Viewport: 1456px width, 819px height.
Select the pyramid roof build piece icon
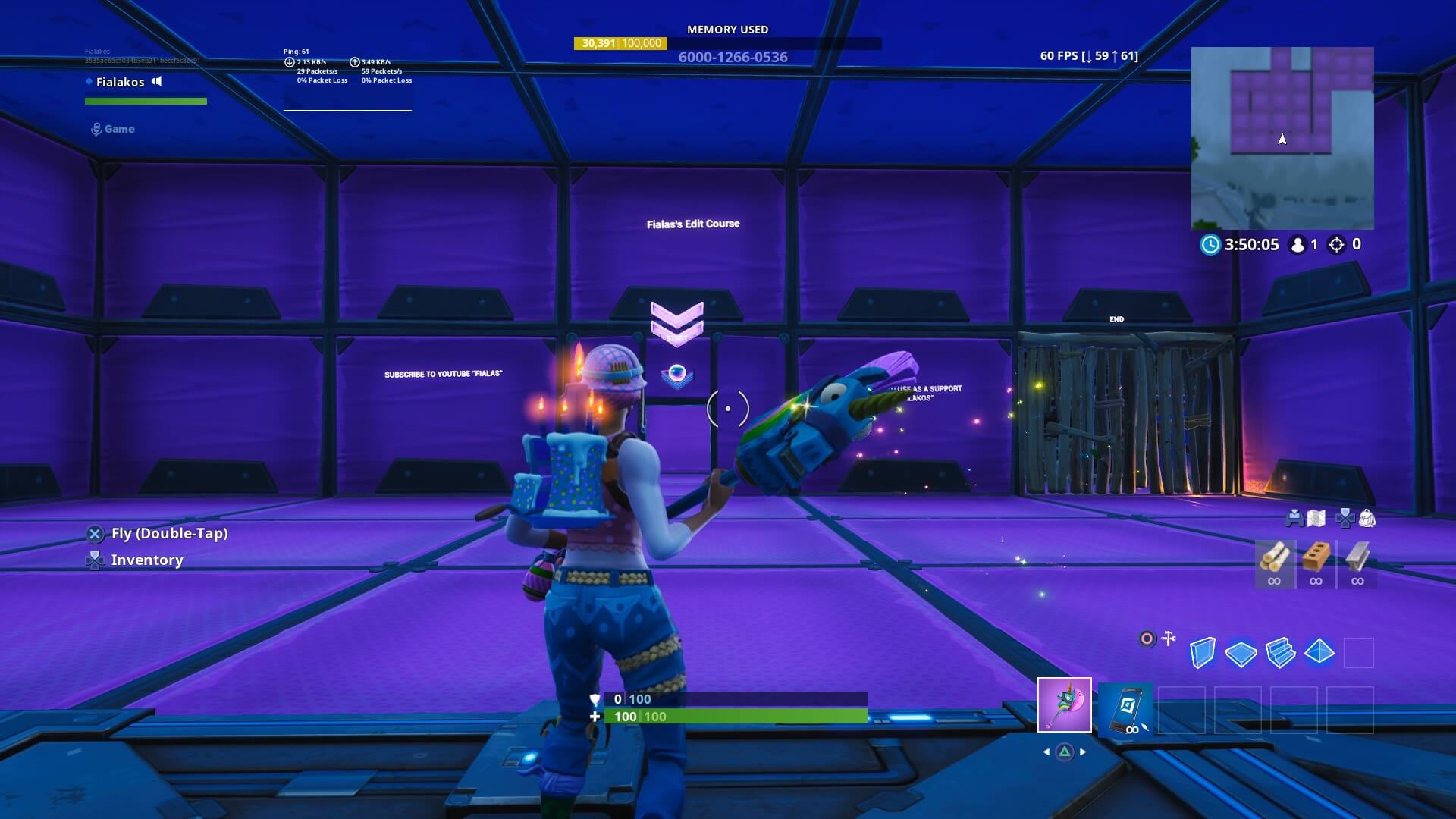[x=1319, y=651]
